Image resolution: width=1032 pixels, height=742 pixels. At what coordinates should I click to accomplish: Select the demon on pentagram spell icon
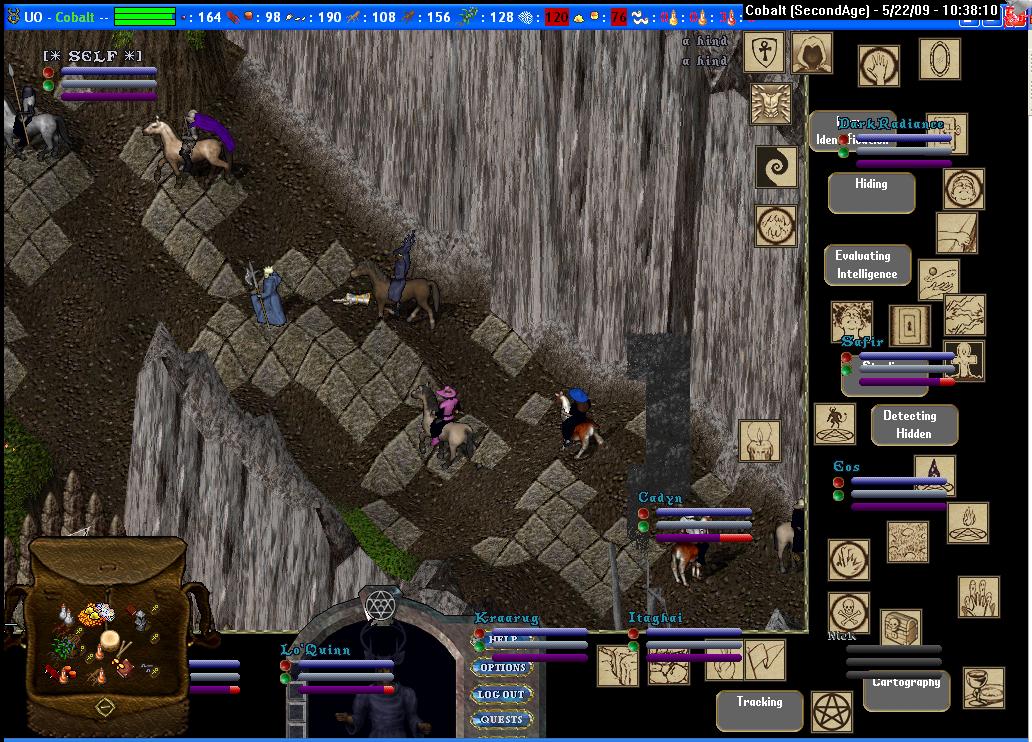834,424
